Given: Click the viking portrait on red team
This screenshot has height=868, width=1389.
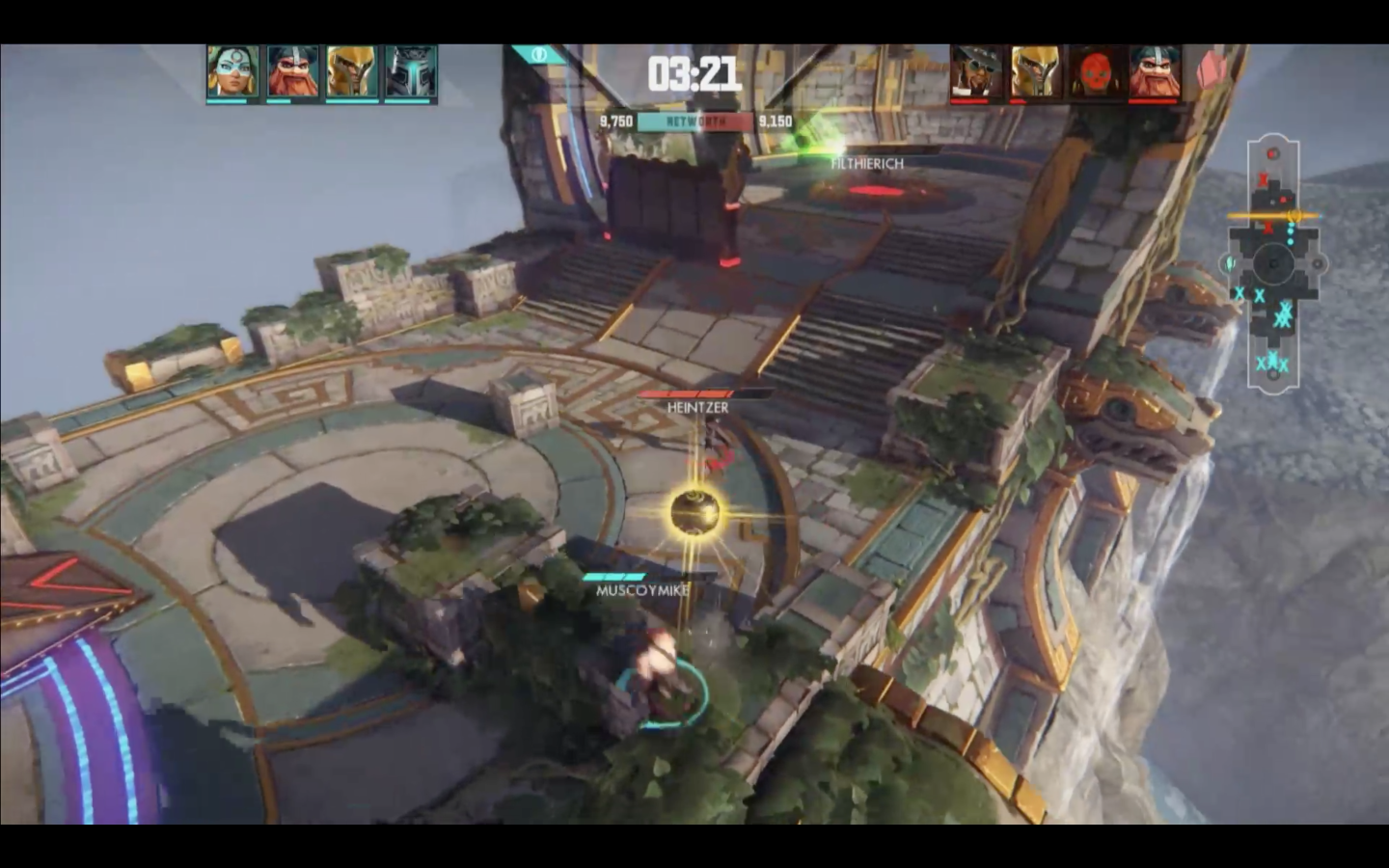Looking at the screenshot, I should point(1154,72).
